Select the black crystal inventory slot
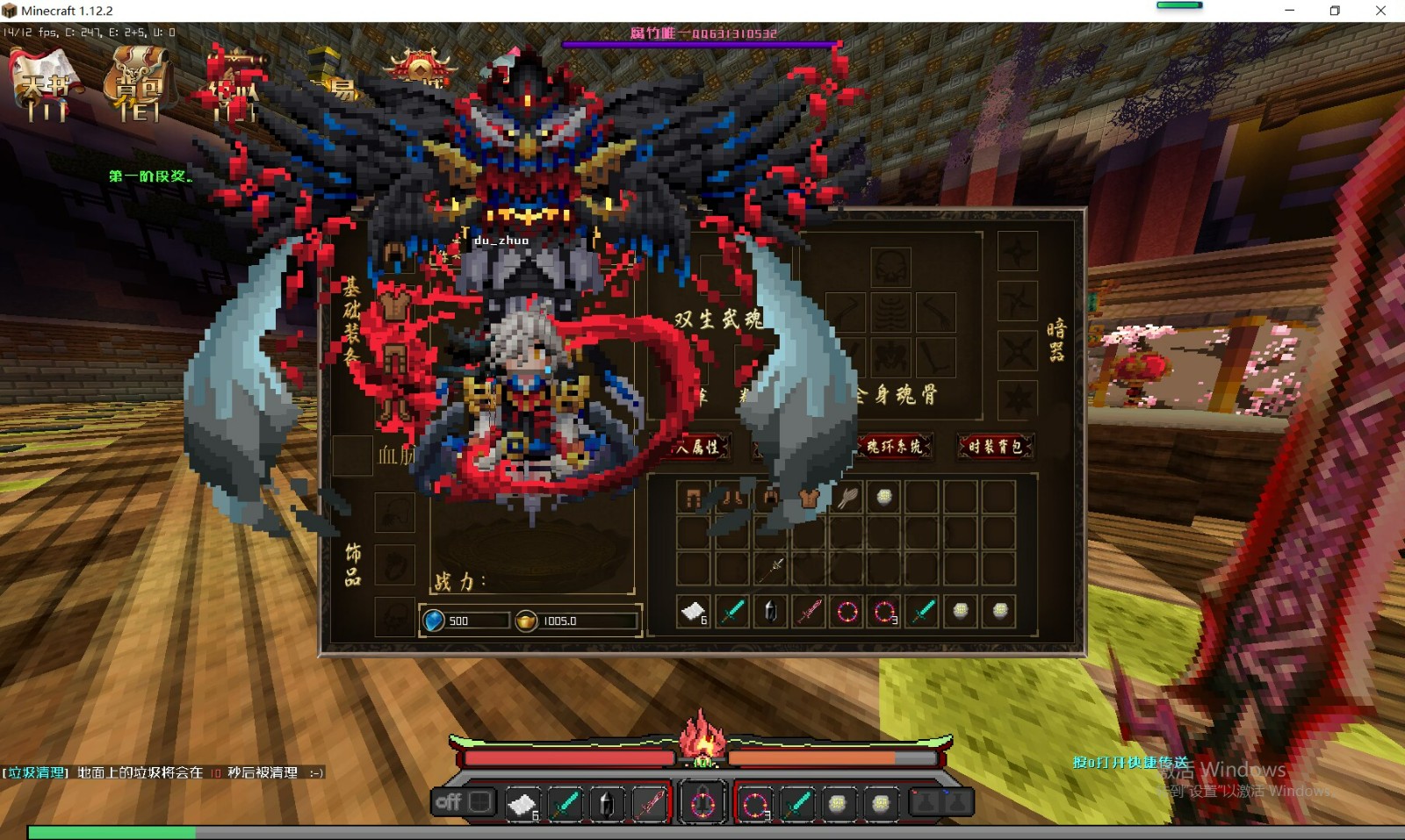 pyautogui.click(x=770, y=611)
